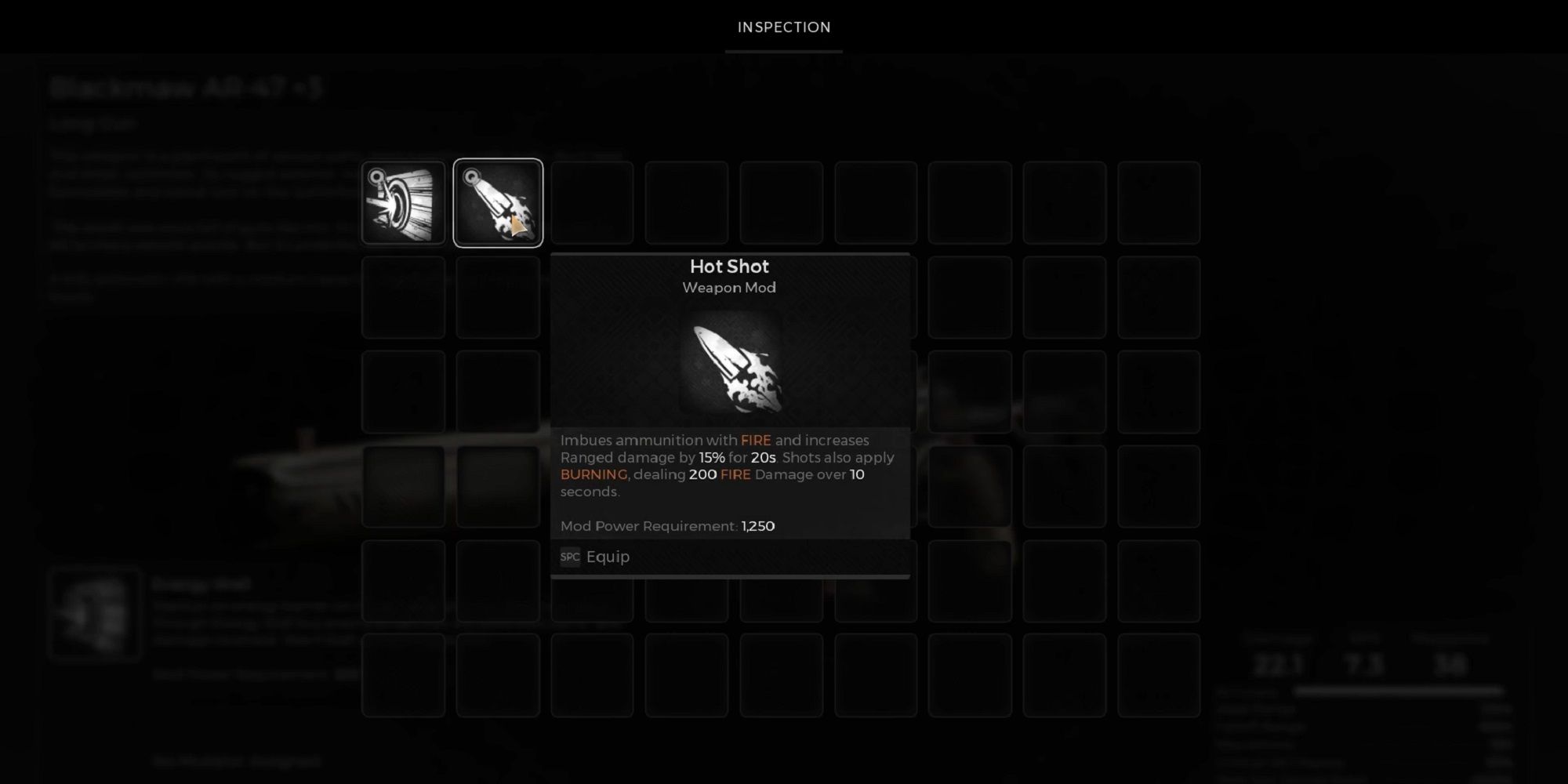Select the scoped muzzle mod icon beside Hot Shot

pos(404,202)
